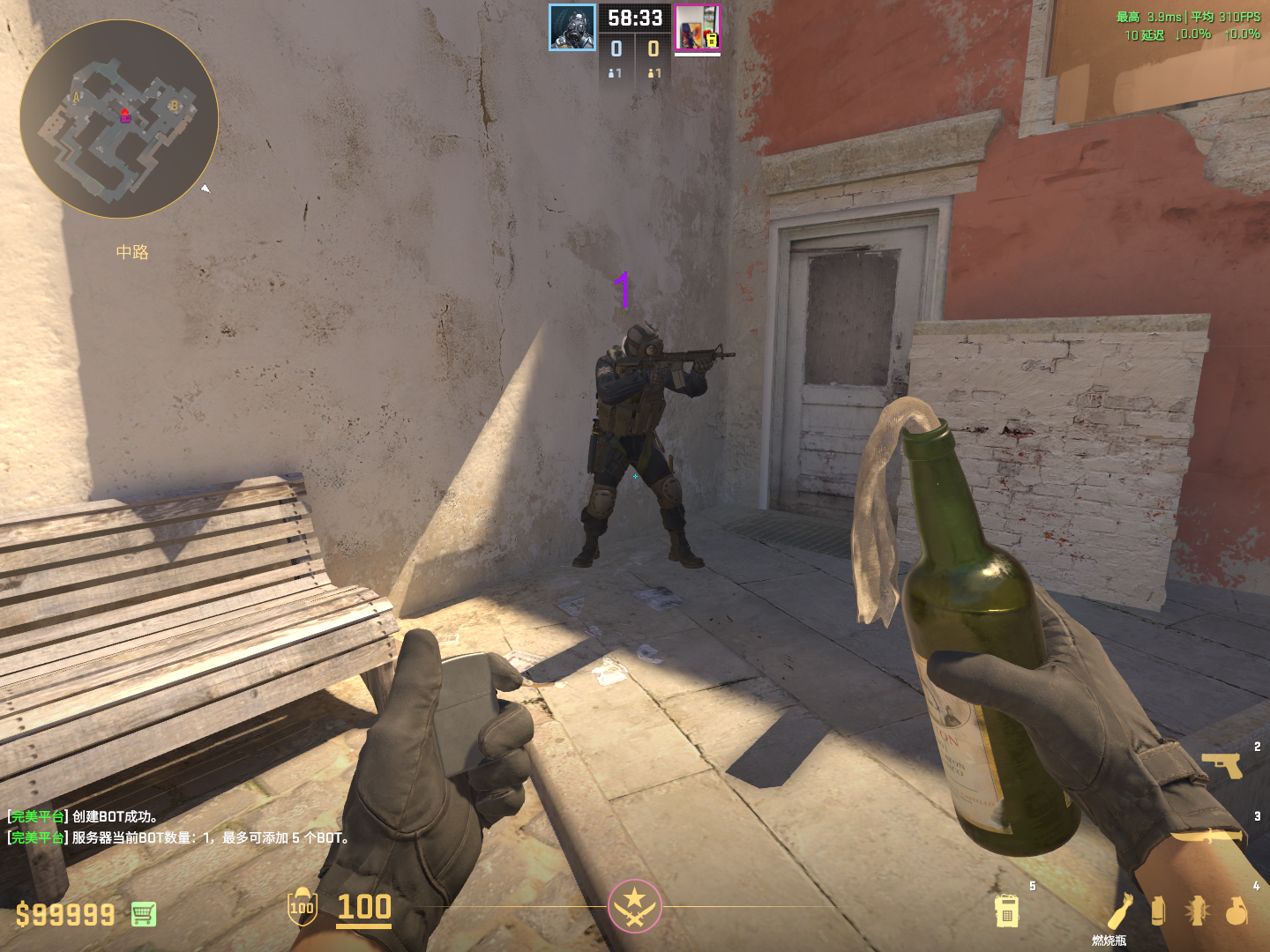Screen dimensions: 1270x952
Task: Click the counter-terrorist player avatar
Action: tap(572, 27)
